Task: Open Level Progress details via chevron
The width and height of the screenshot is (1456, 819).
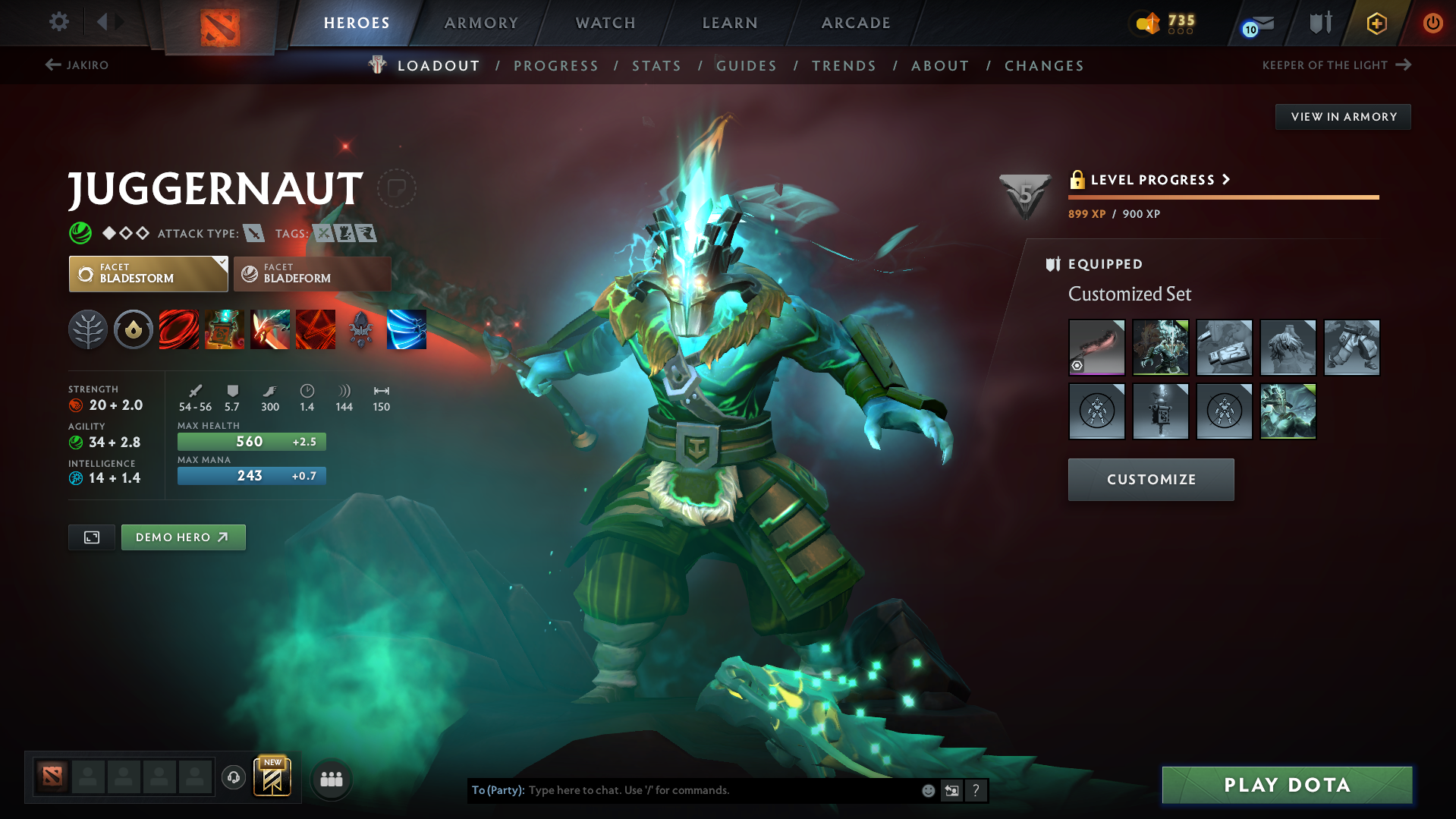Action: point(1225,180)
